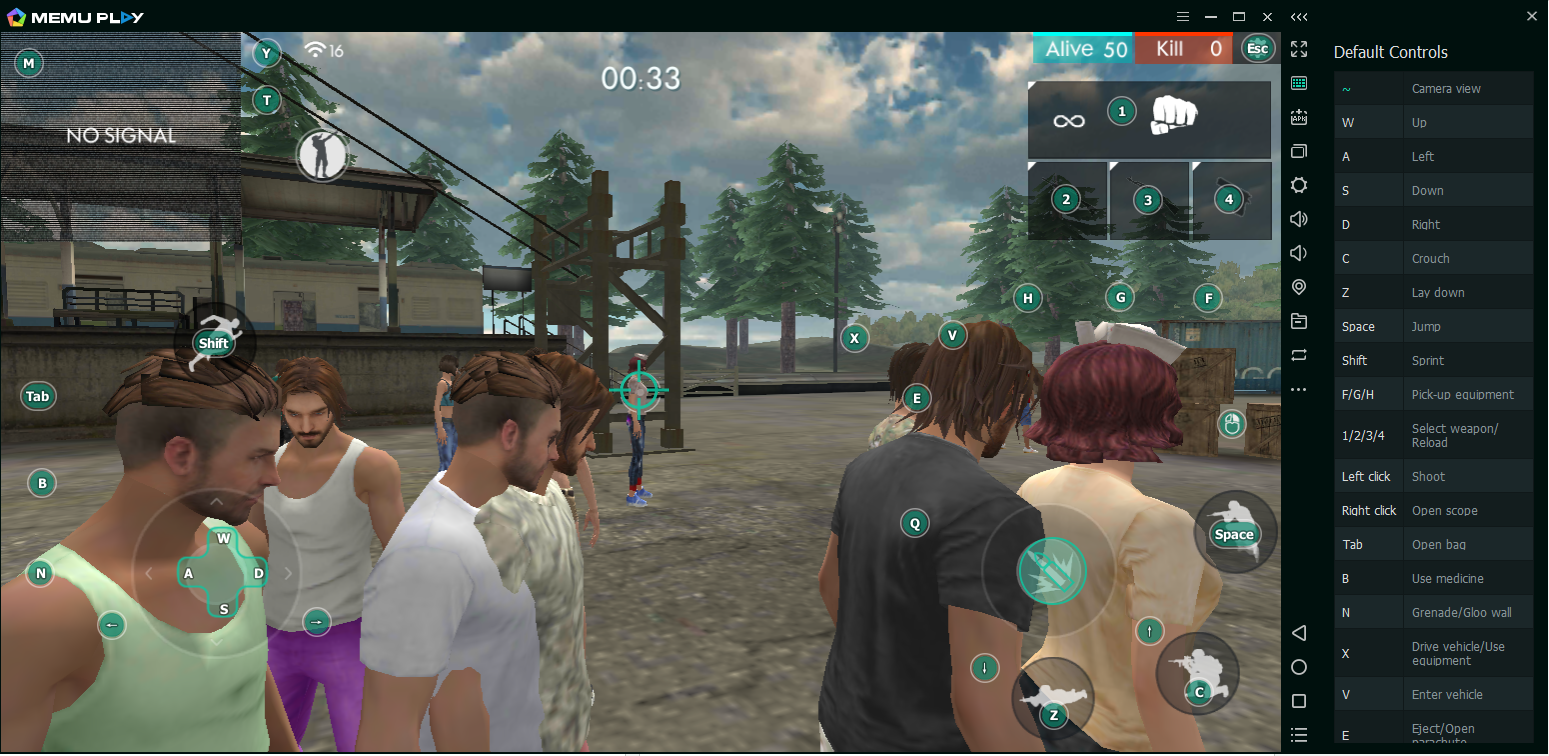
Task: Go prone with the lying soldier button
Action: coord(1051,697)
